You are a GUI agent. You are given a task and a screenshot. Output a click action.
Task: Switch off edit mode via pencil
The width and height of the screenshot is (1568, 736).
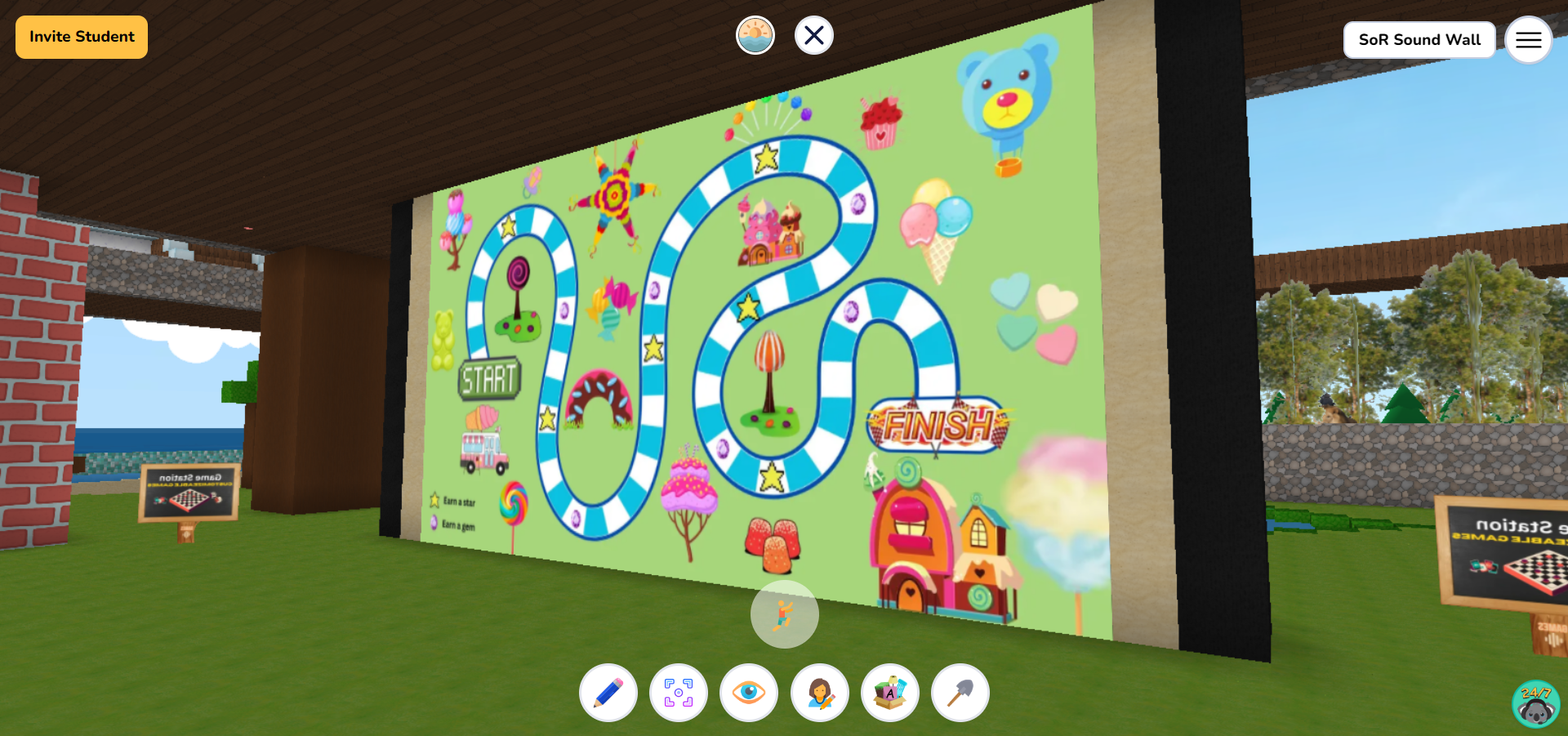tap(608, 693)
